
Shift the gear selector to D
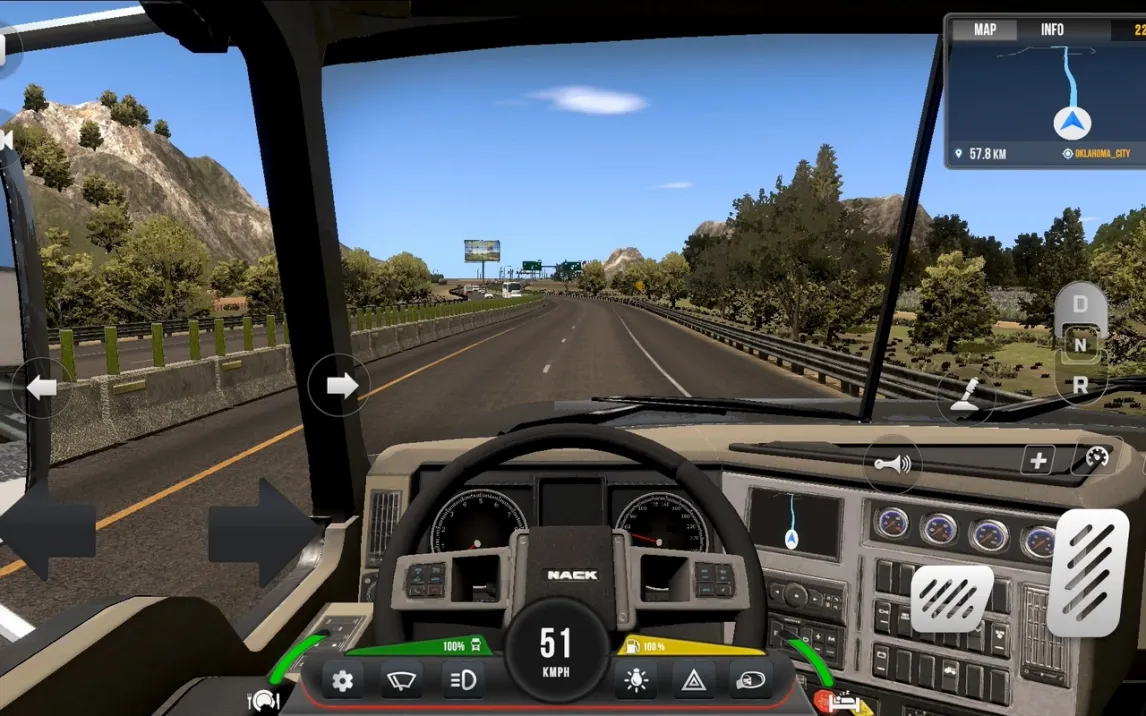coord(1080,304)
